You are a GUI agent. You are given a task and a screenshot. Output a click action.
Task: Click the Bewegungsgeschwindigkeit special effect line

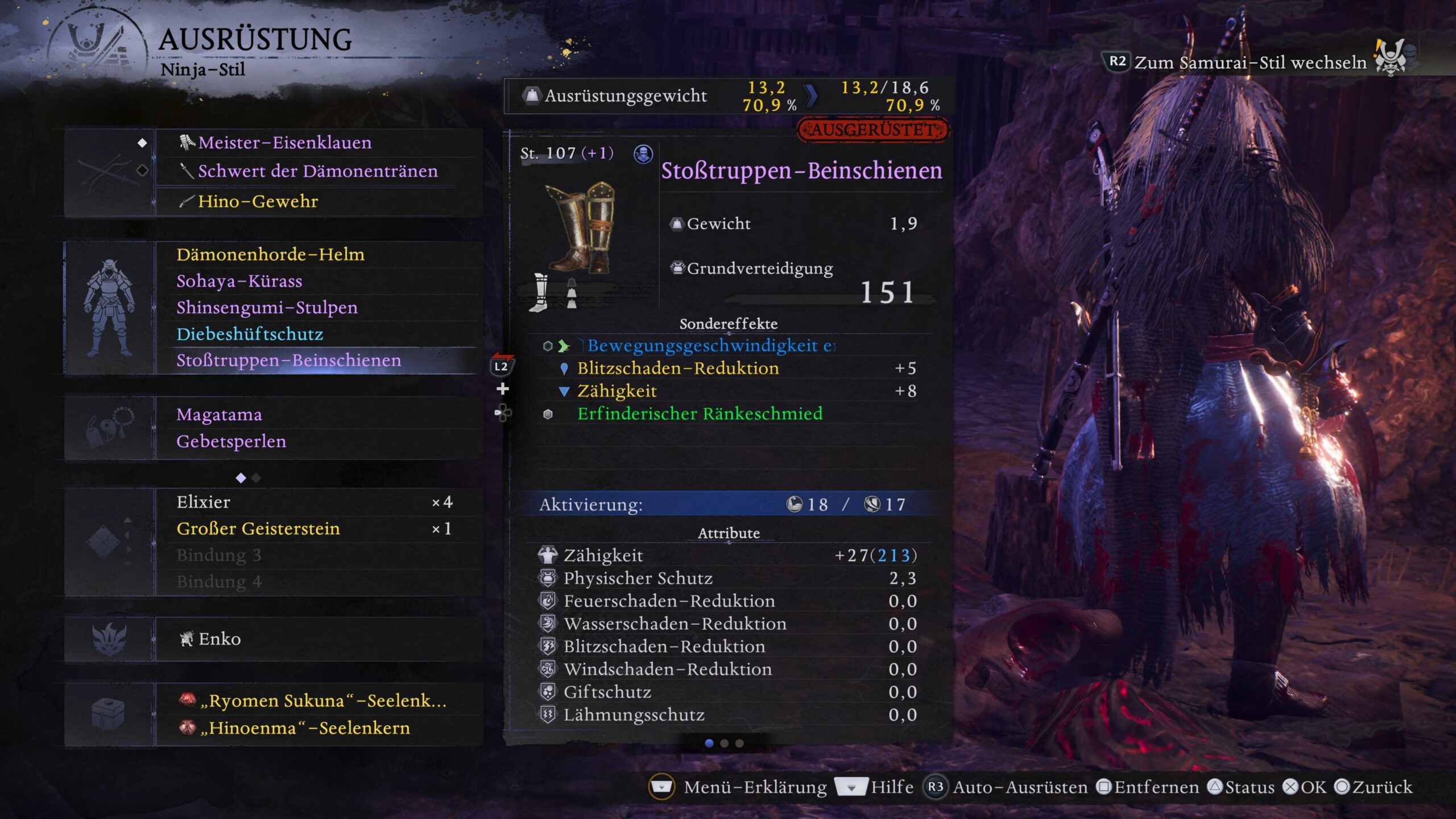pyautogui.click(x=711, y=346)
